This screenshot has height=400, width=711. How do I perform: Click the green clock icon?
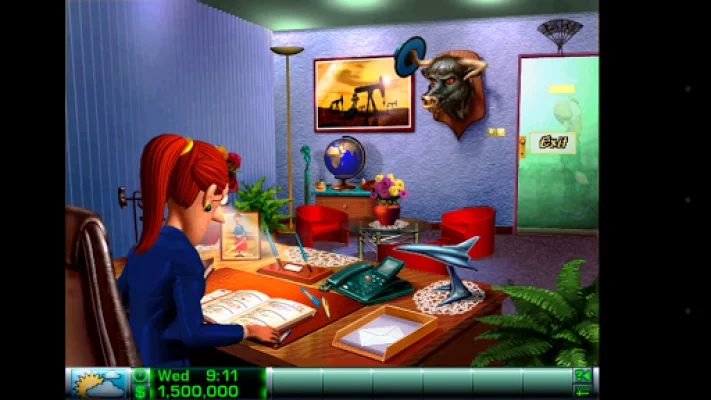[x=140, y=375]
